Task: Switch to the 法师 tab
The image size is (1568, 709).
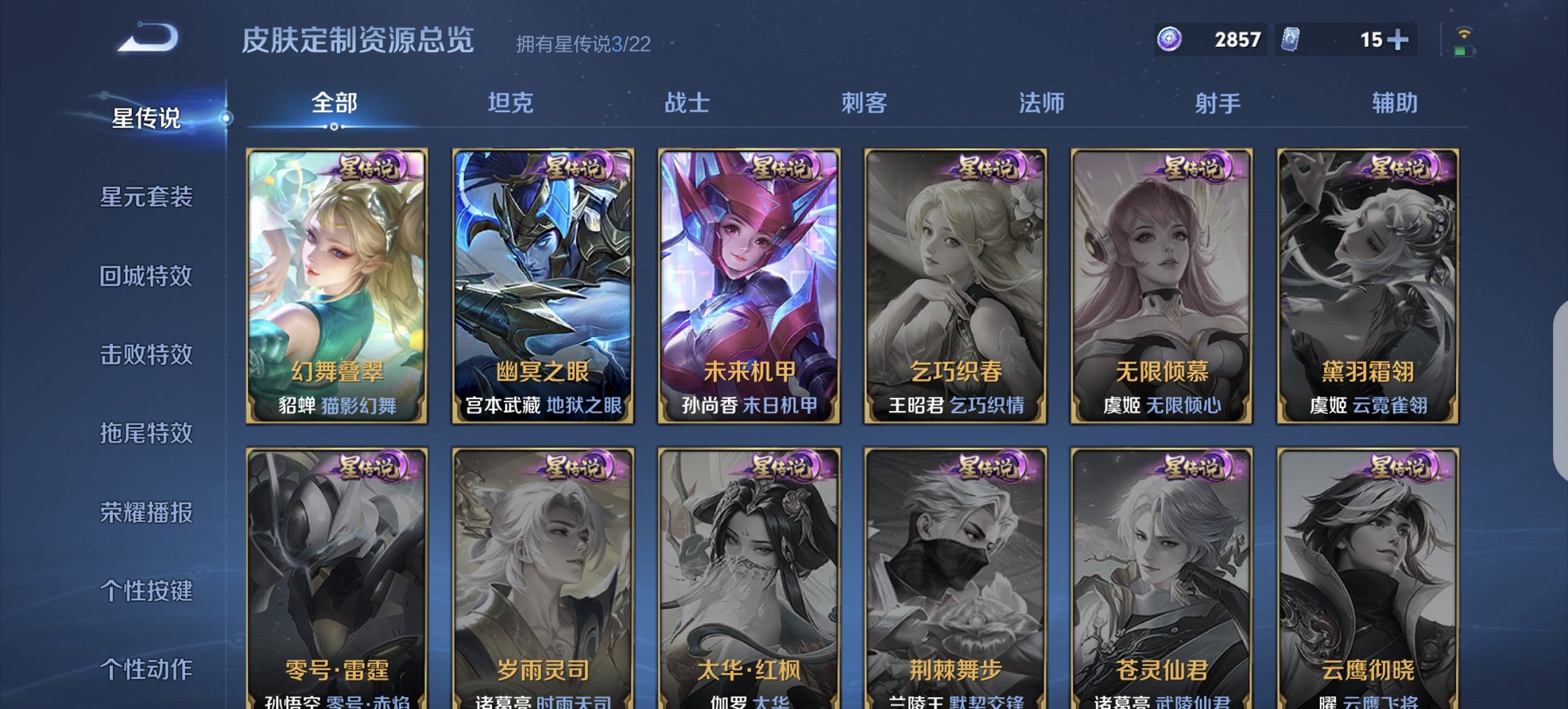Action: point(1042,103)
